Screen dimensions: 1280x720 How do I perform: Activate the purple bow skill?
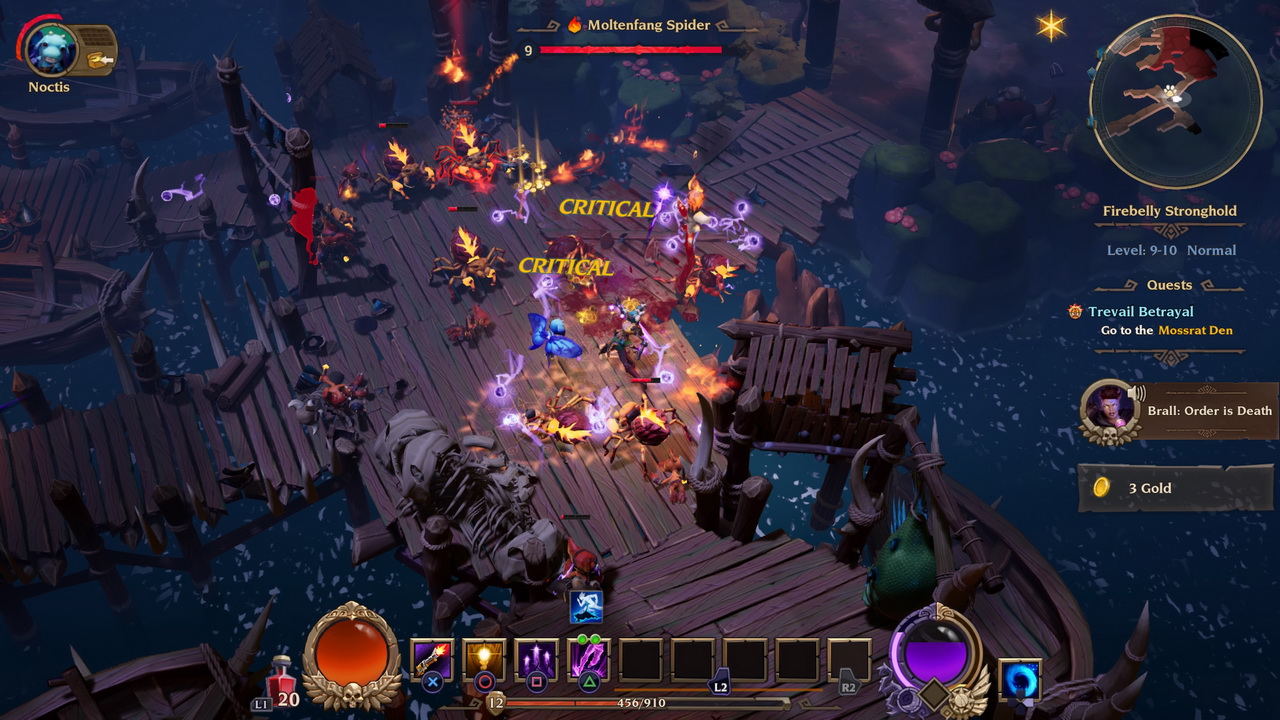point(588,660)
